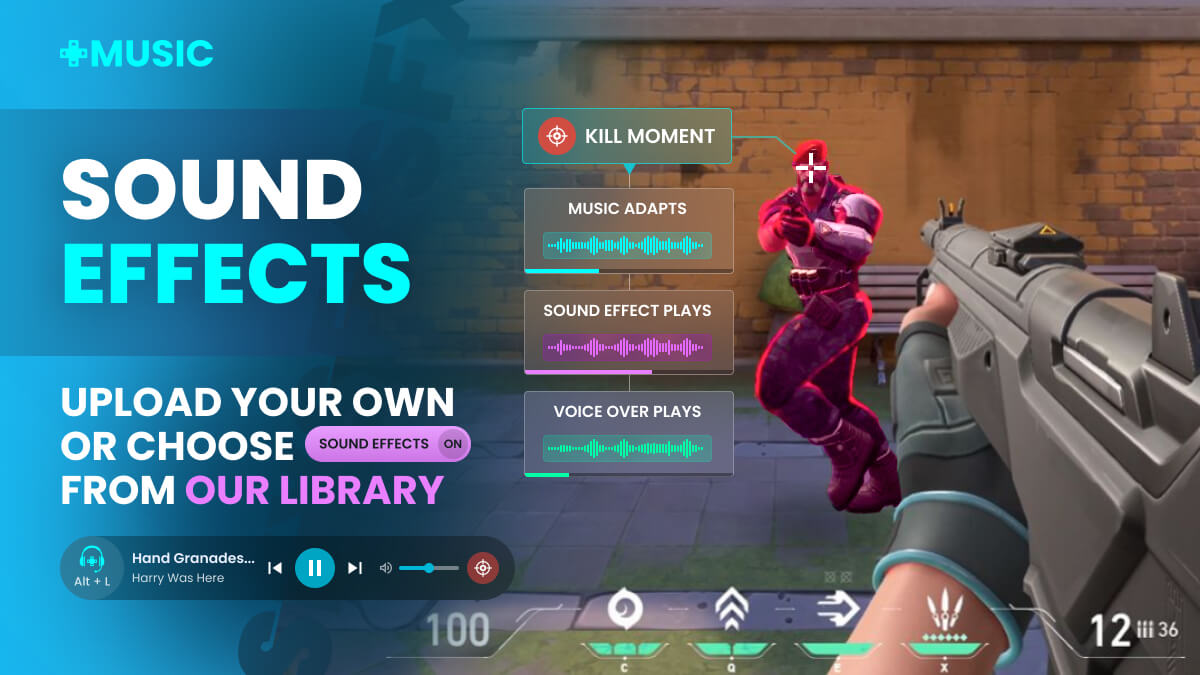Skip to the next track
The image size is (1200, 675).
point(355,568)
